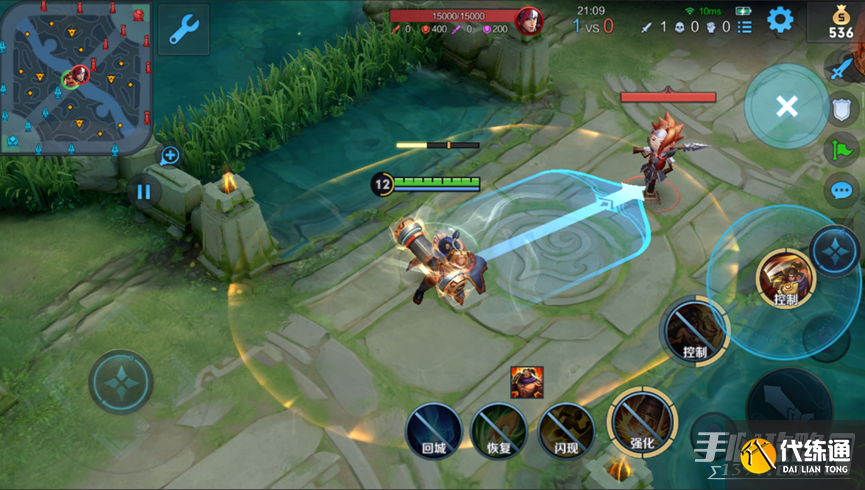Zoom in with the magnifier plus icon
This screenshot has width=865, height=490.
[170, 156]
